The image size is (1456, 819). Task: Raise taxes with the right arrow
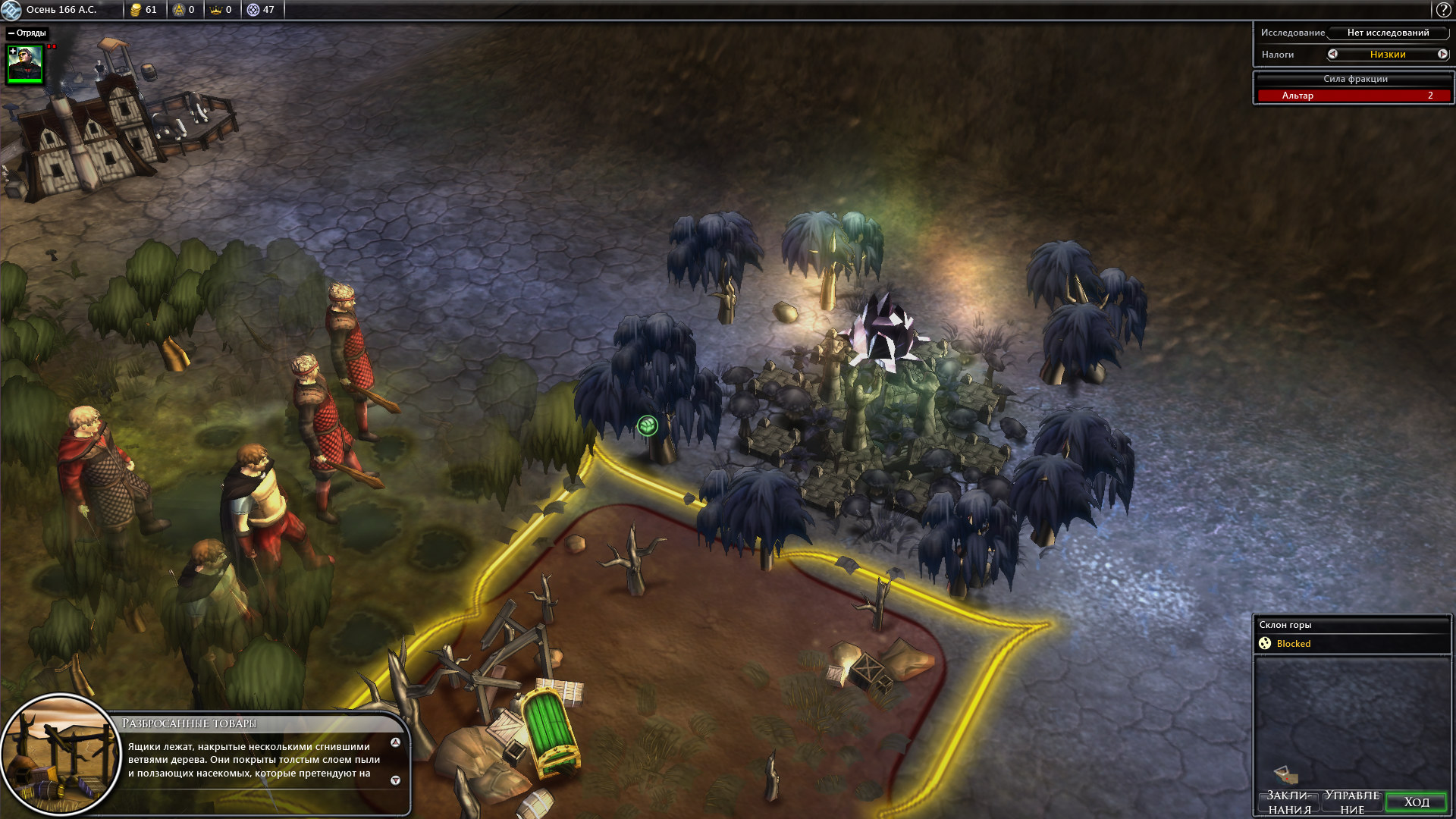tap(1442, 54)
